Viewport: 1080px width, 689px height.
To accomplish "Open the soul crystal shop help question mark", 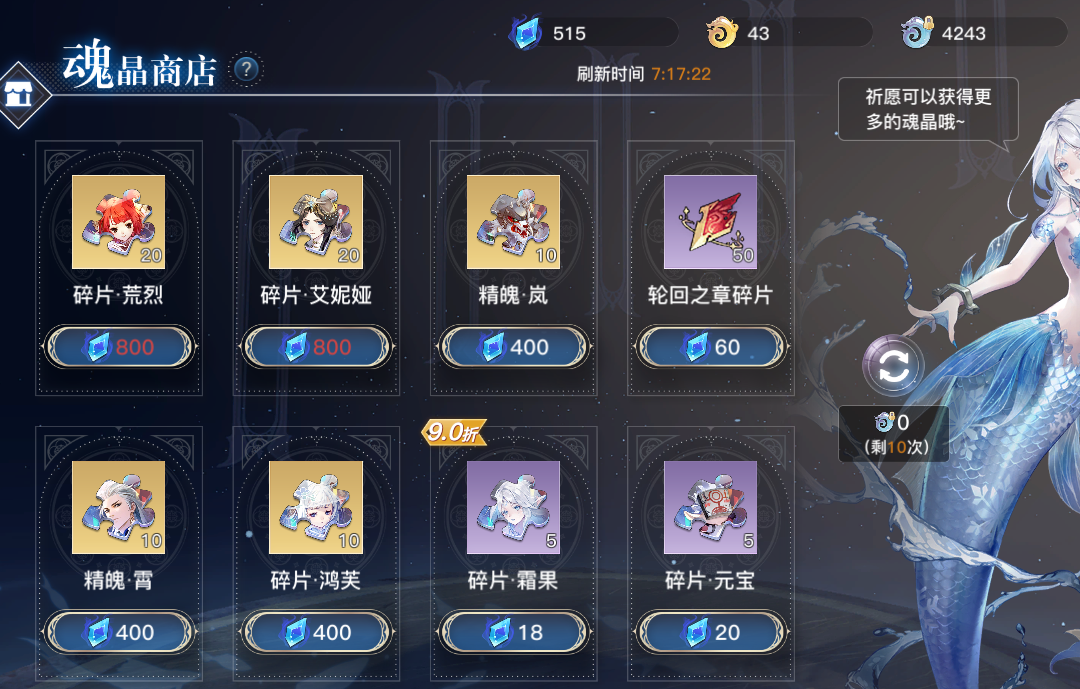I will tap(247, 70).
